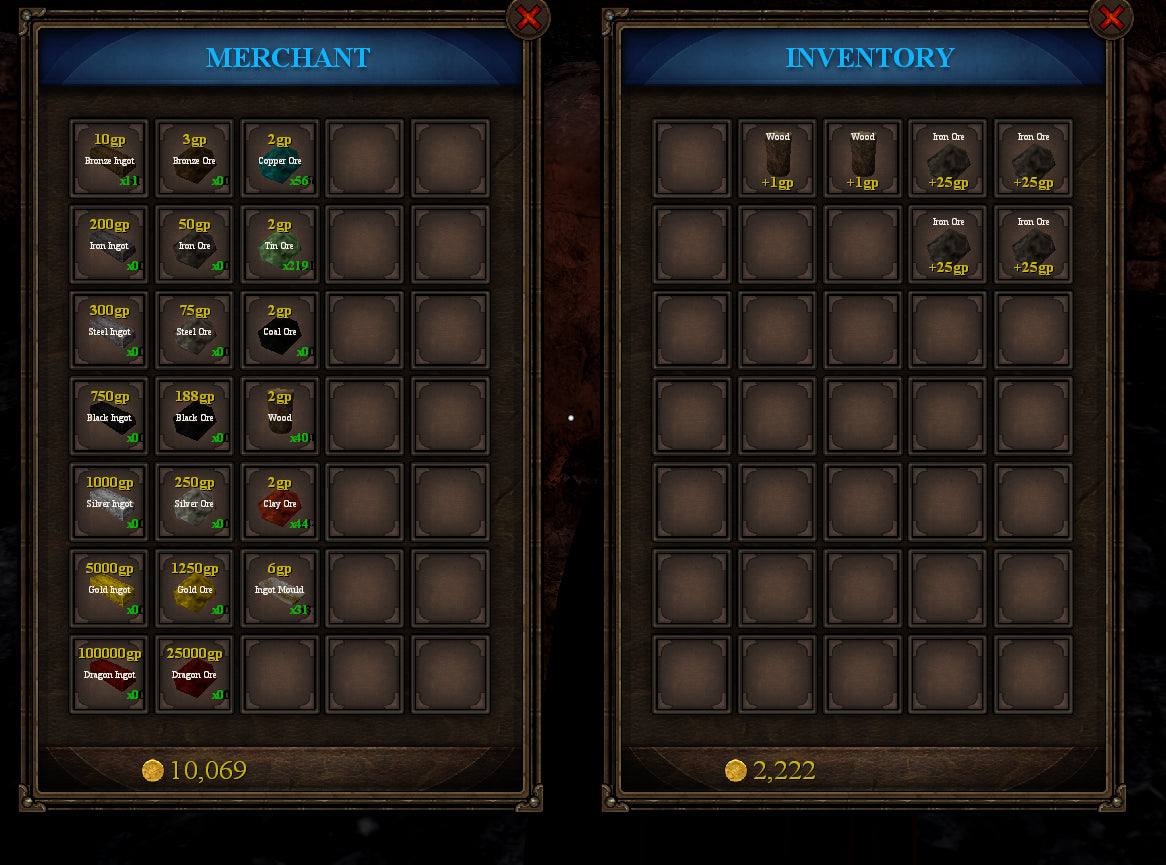Pick the Bronze Ore priced 3gp
1166x865 pixels.
[194, 159]
